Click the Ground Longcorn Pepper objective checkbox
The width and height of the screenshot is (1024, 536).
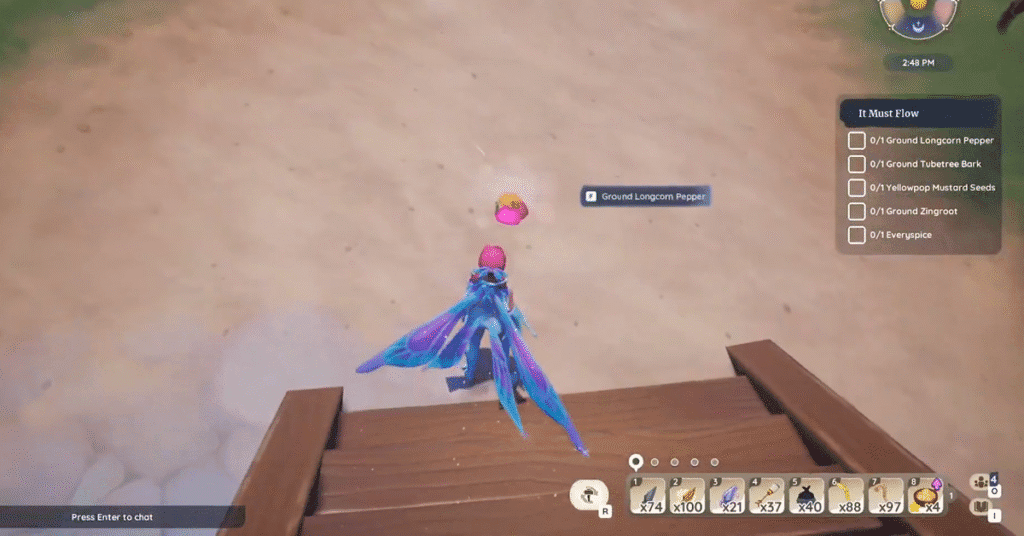coord(857,141)
